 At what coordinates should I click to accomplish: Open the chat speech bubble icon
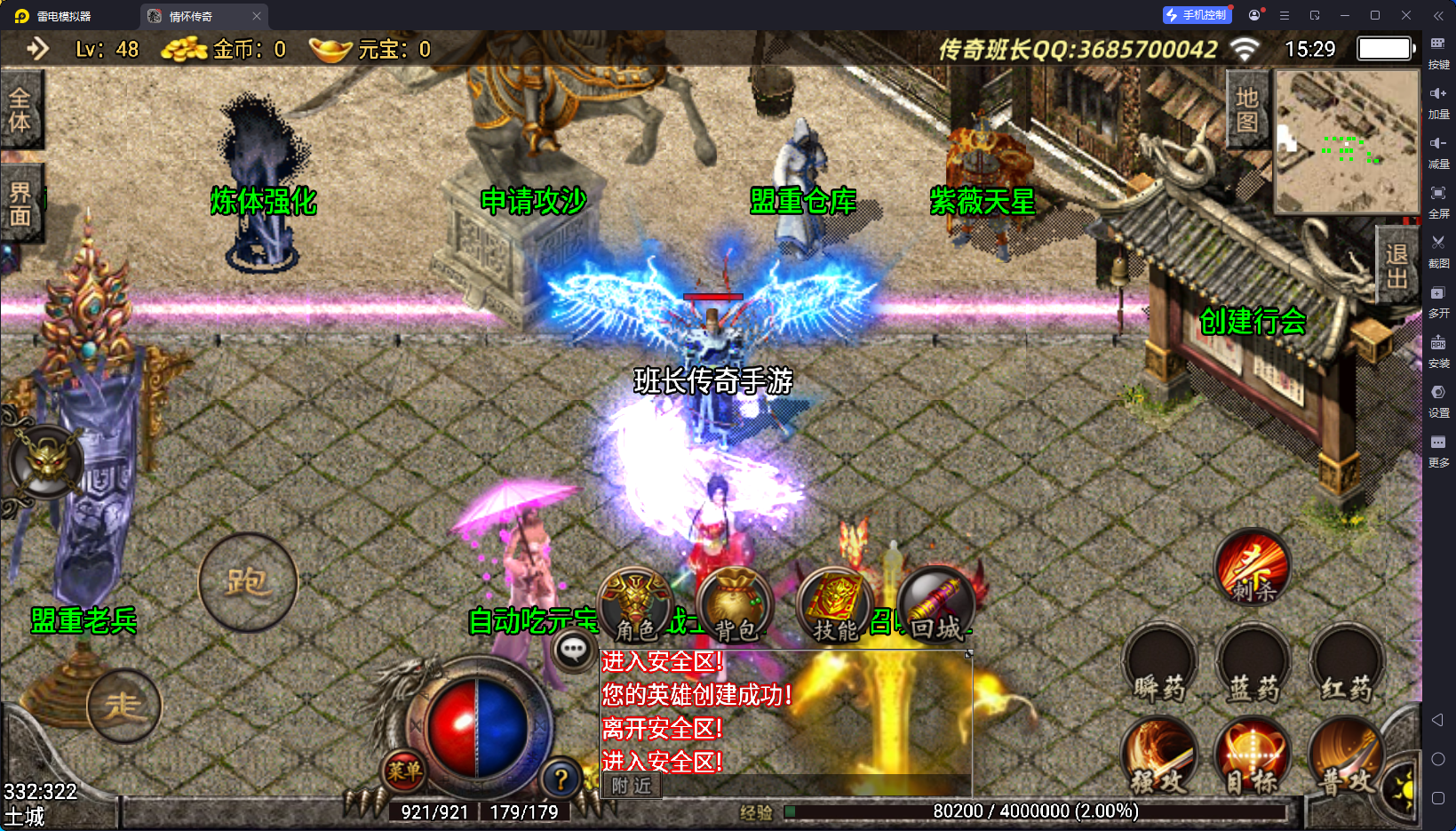point(573,651)
